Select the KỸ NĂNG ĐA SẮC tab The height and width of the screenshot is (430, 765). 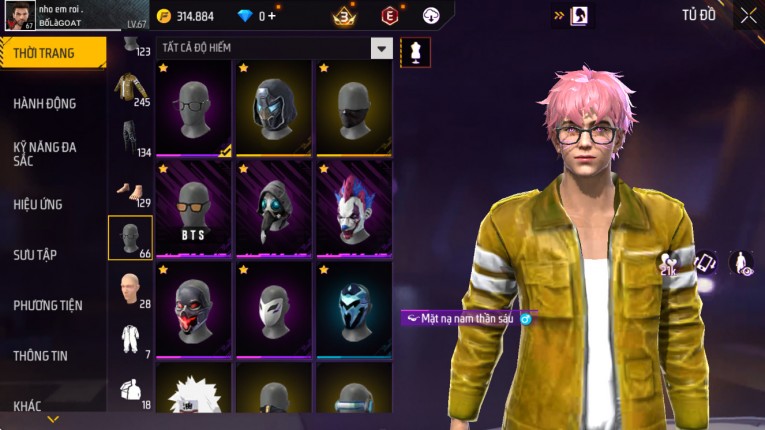tap(45, 153)
